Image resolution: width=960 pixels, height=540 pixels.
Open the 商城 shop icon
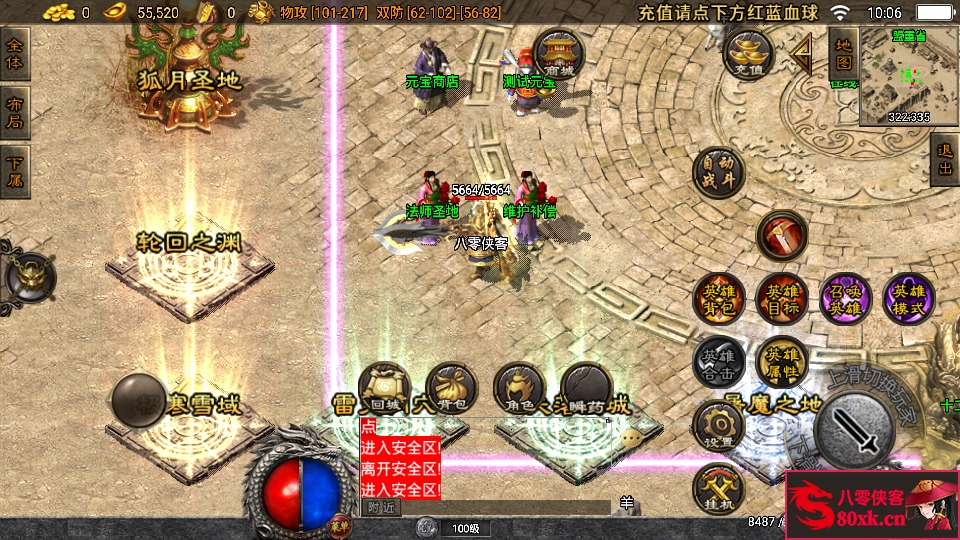pos(559,53)
